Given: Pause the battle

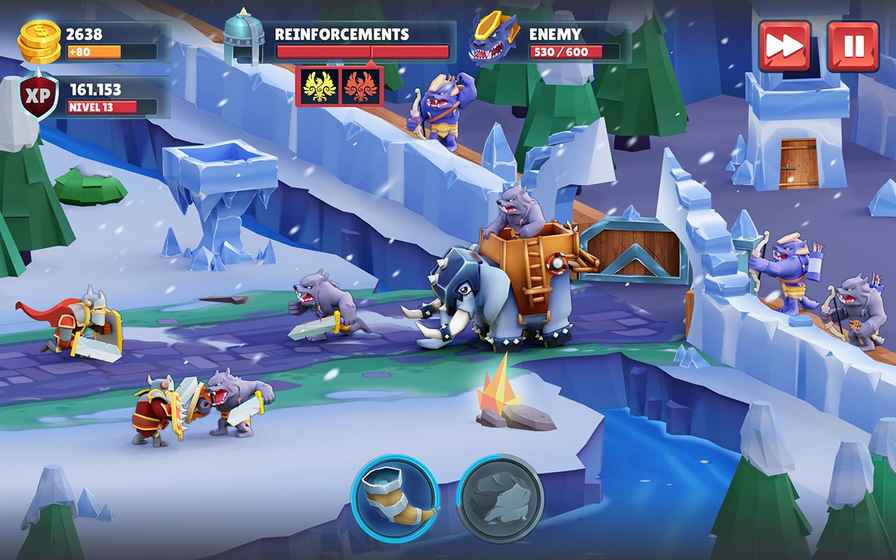Looking at the screenshot, I should point(852,46).
